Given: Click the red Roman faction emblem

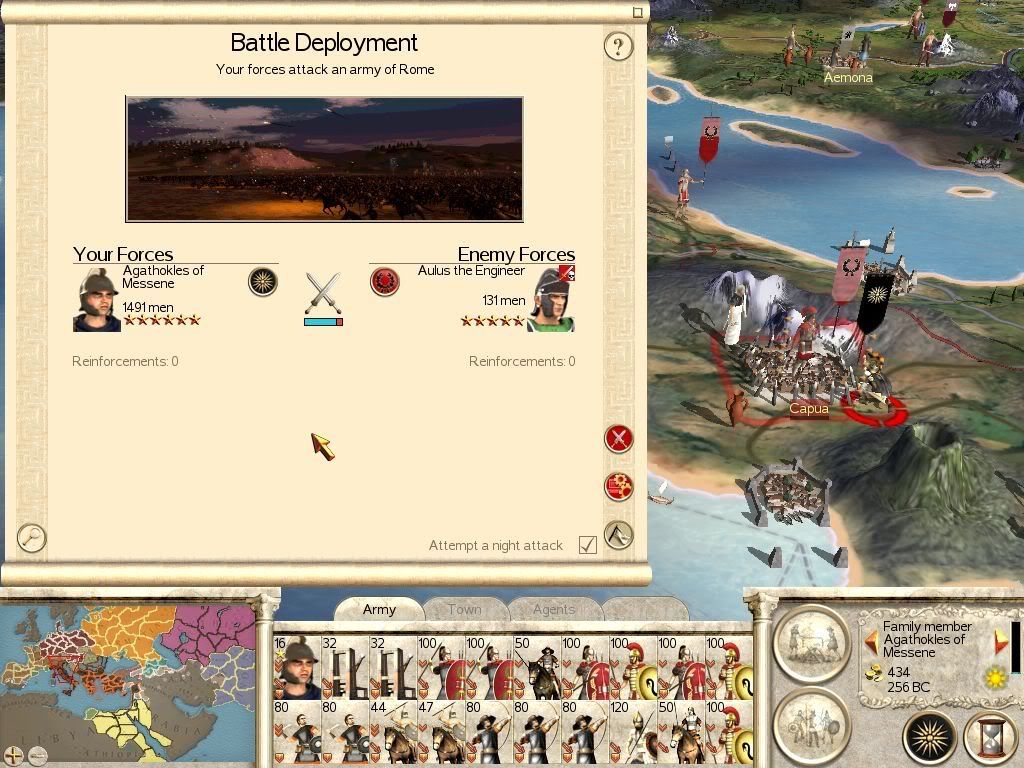Looking at the screenshot, I should [385, 281].
